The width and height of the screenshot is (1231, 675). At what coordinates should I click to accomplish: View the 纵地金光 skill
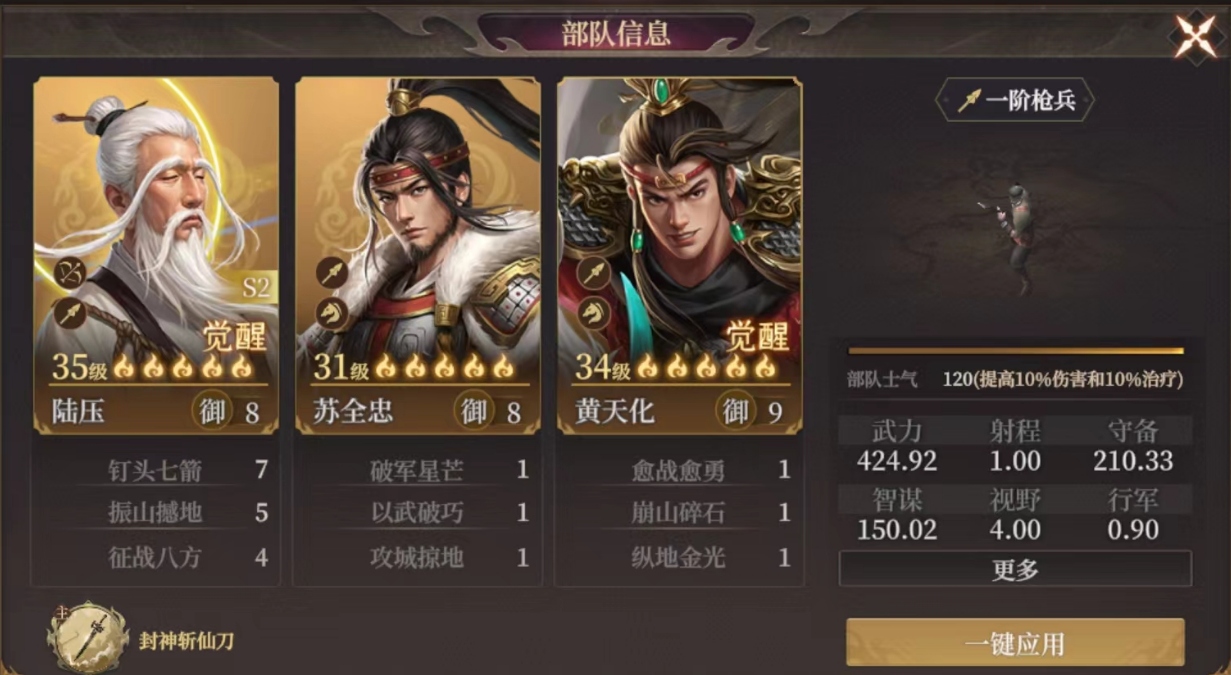(679, 556)
